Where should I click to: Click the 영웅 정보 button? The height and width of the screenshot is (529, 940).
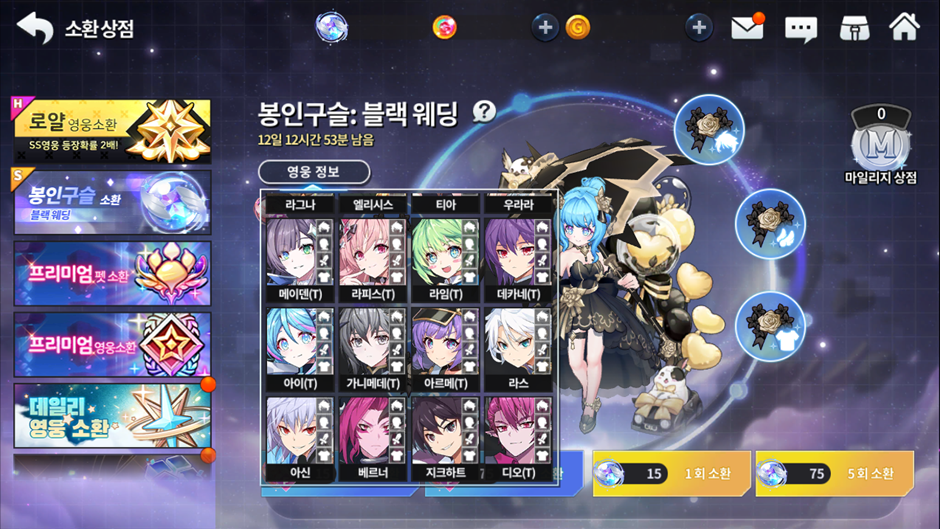click(314, 172)
